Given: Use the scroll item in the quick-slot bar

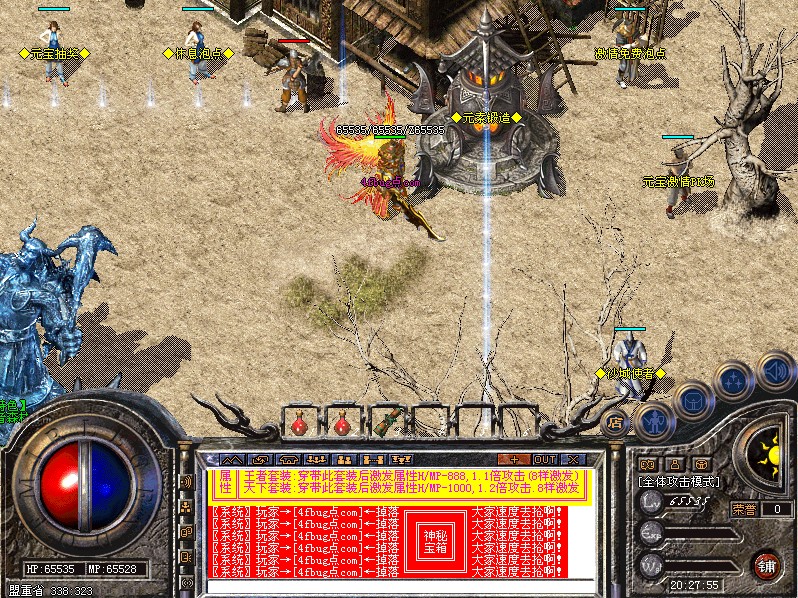Looking at the screenshot, I should click(x=389, y=419).
